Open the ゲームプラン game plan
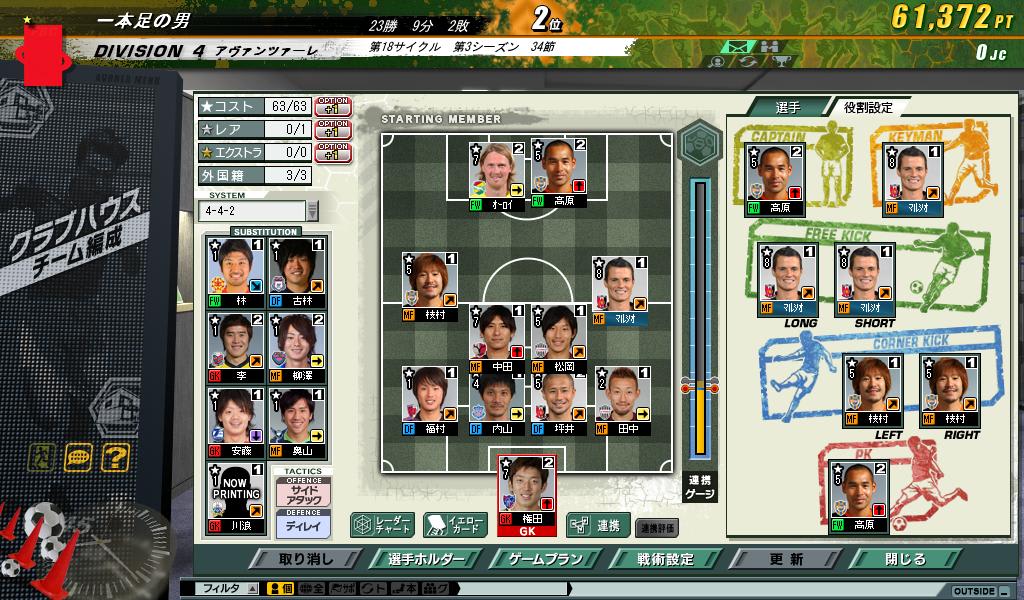 tap(544, 559)
